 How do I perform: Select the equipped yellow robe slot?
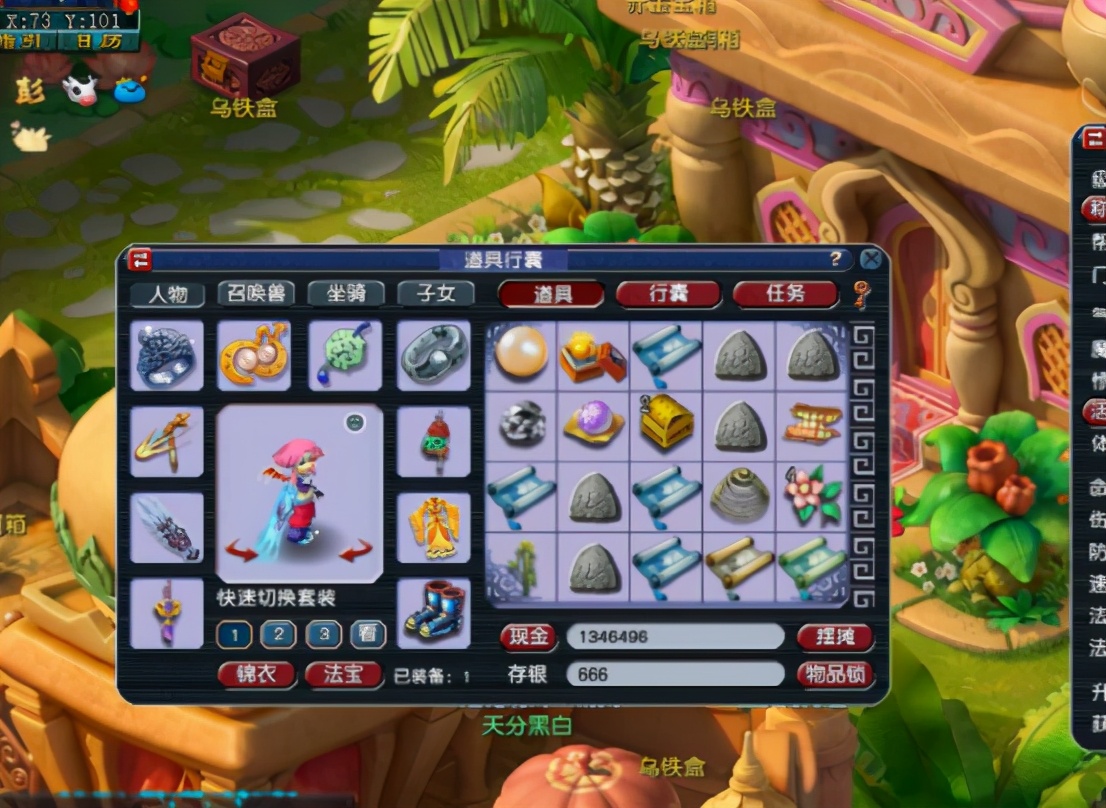434,526
